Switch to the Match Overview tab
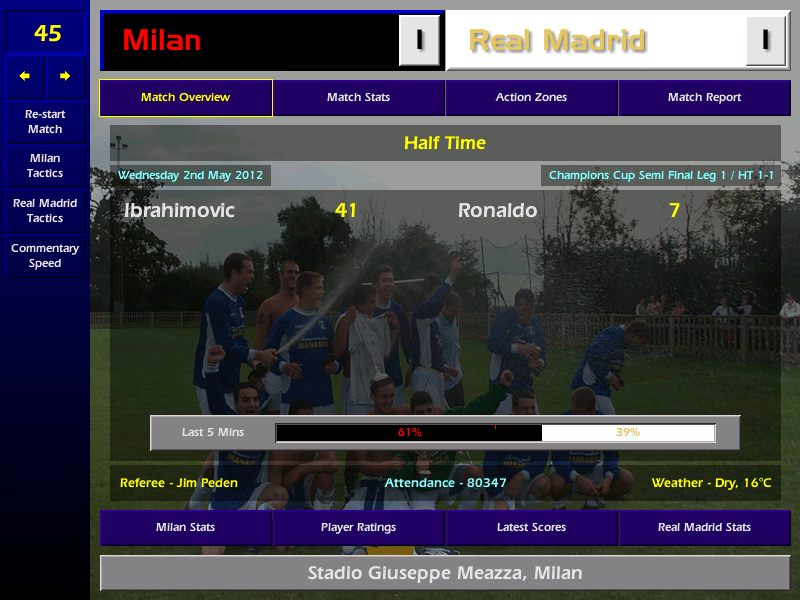The image size is (800, 600). tap(185, 98)
